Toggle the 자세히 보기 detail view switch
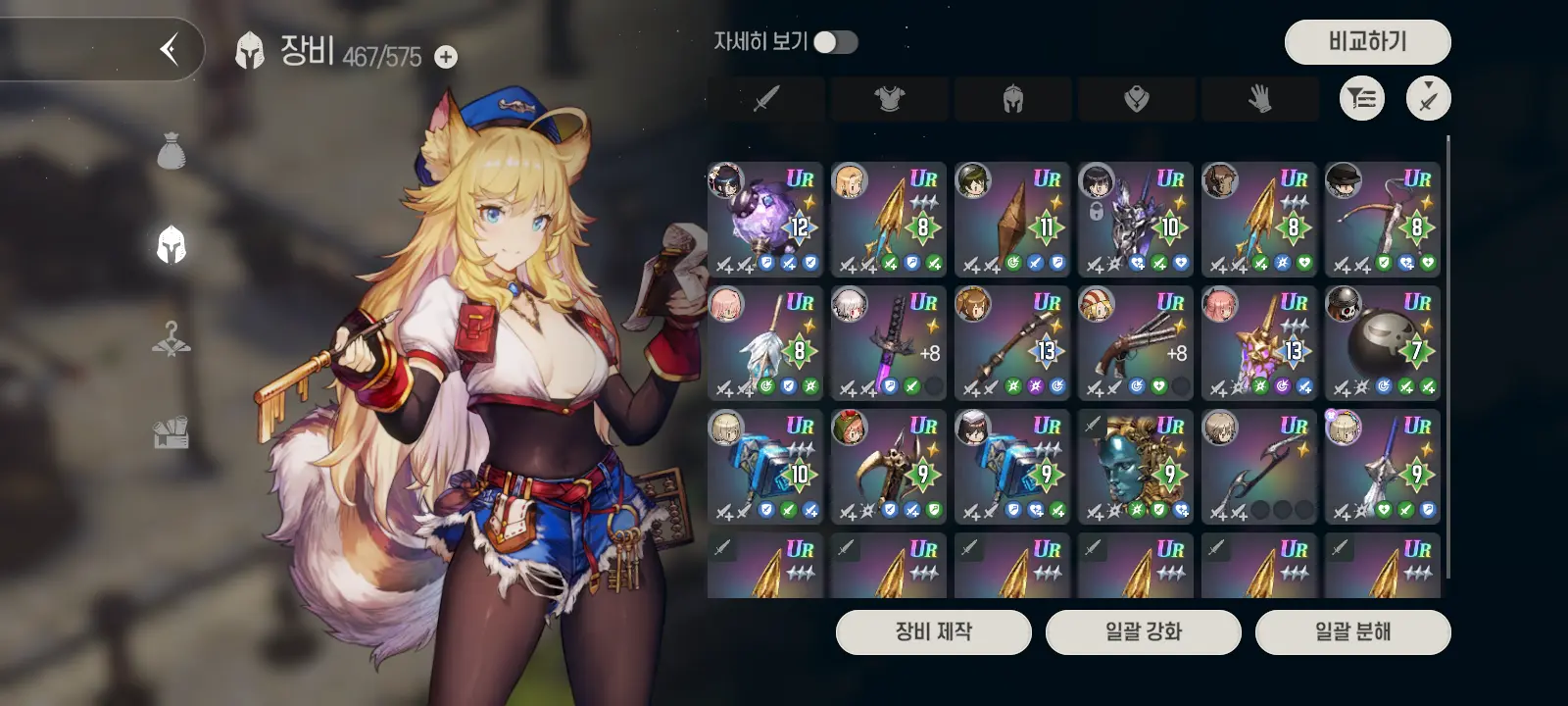The height and width of the screenshot is (706, 1568). coord(836,42)
